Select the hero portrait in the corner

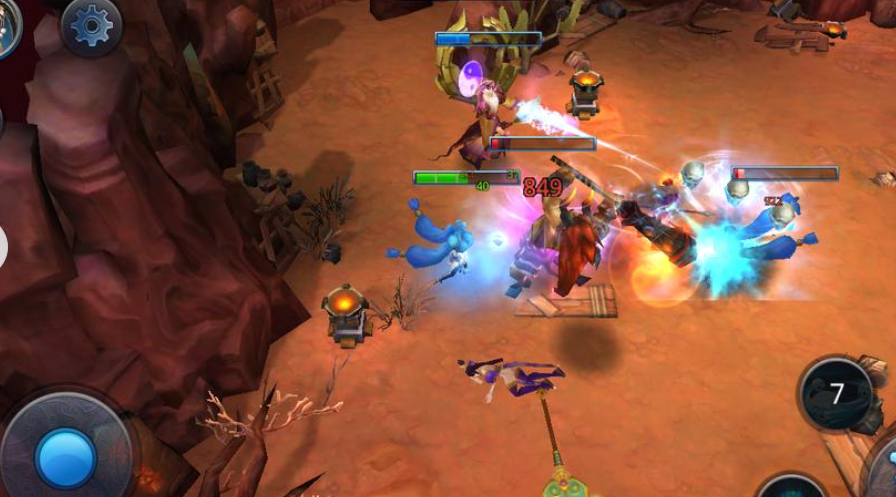pyautogui.click(x=8, y=24)
